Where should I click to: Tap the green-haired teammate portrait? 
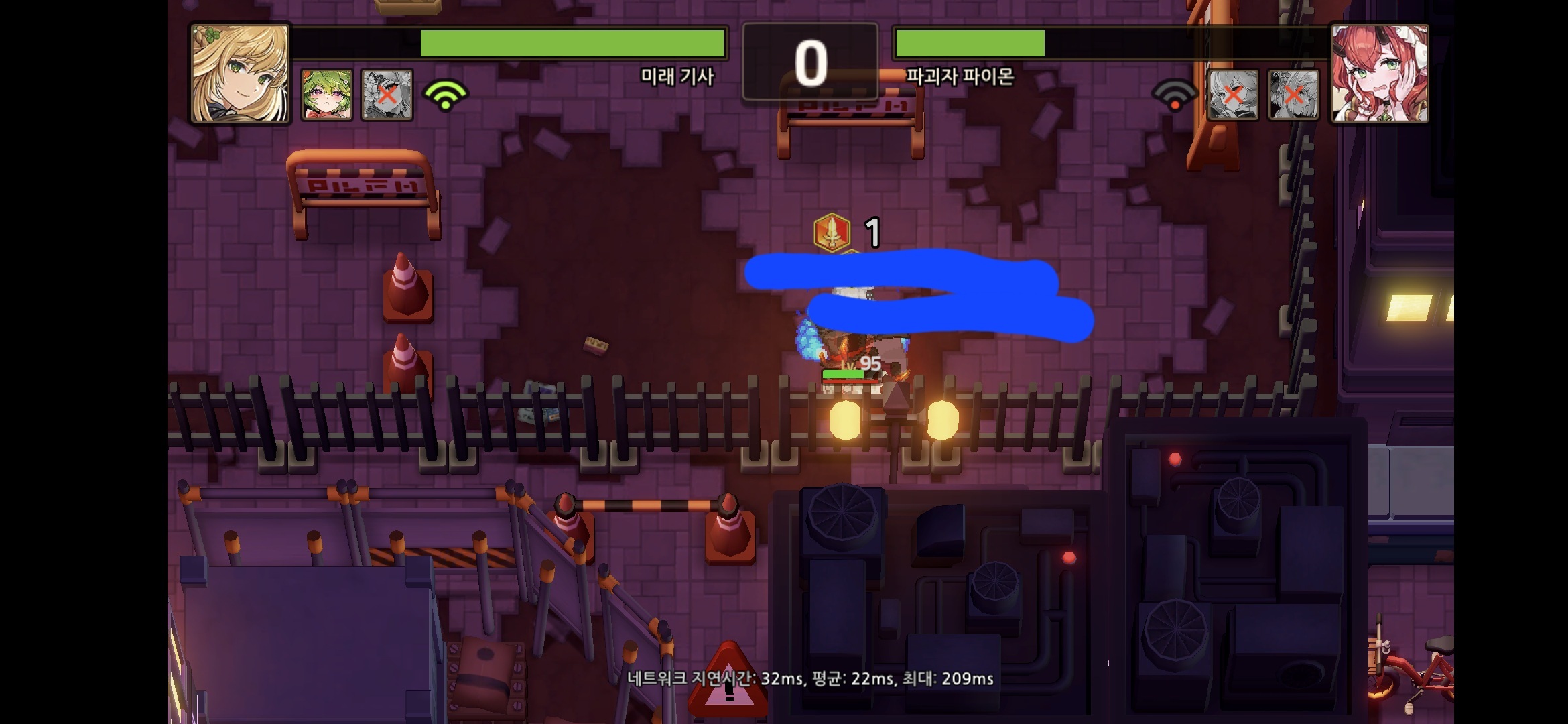click(x=326, y=95)
